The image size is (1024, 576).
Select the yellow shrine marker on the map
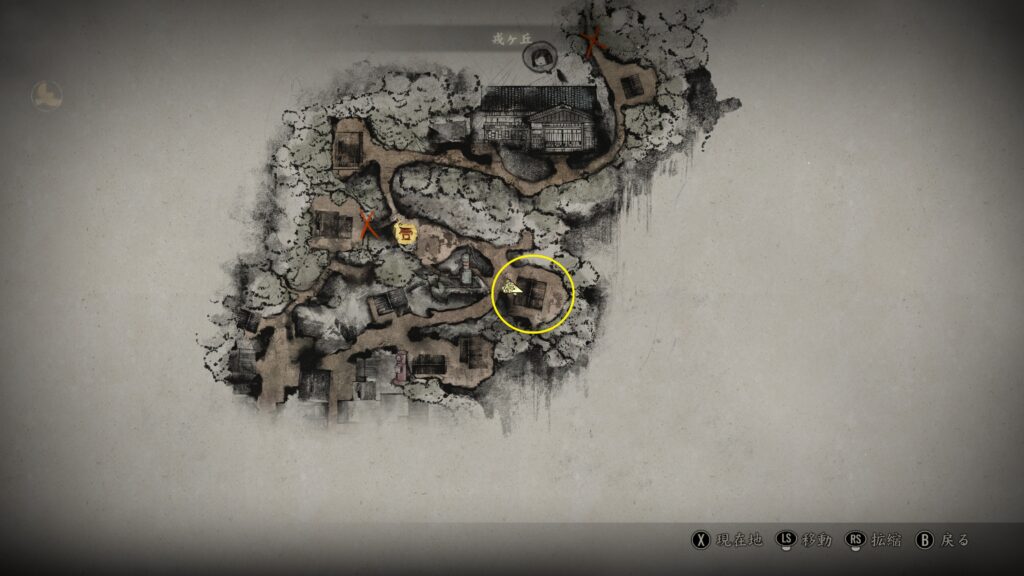pyautogui.click(x=406, y=234)
